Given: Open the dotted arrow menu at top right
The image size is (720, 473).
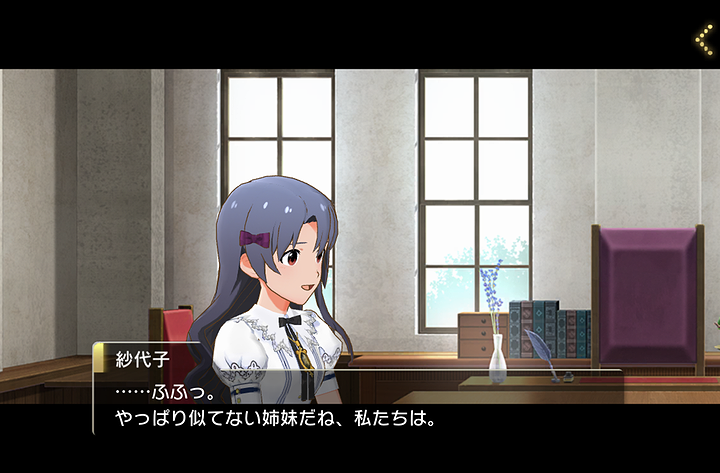Looking at the screenshot, I should 703,39.
